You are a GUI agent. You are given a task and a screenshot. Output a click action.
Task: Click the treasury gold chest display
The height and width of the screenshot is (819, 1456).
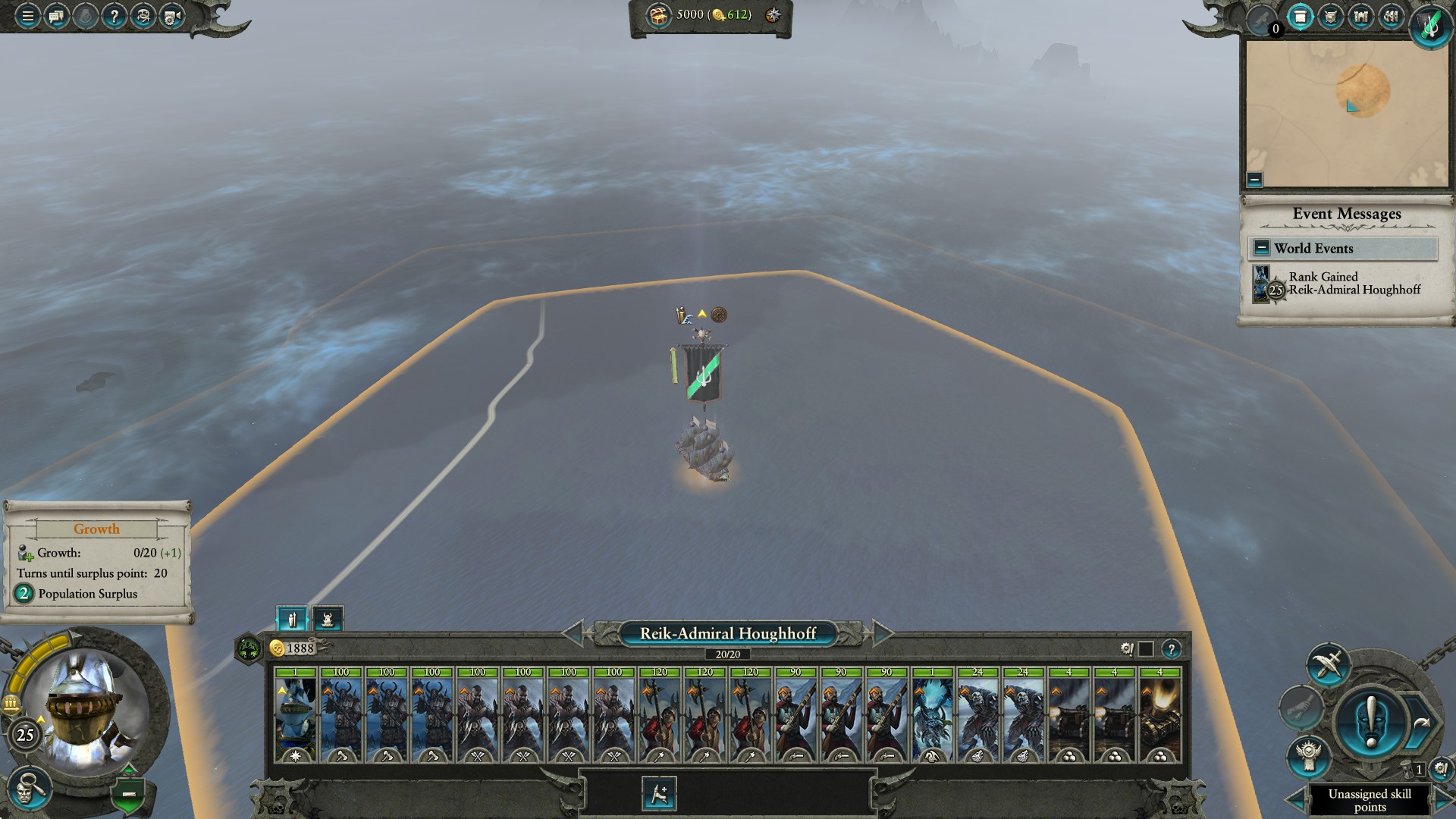click(x=659, y=15)
